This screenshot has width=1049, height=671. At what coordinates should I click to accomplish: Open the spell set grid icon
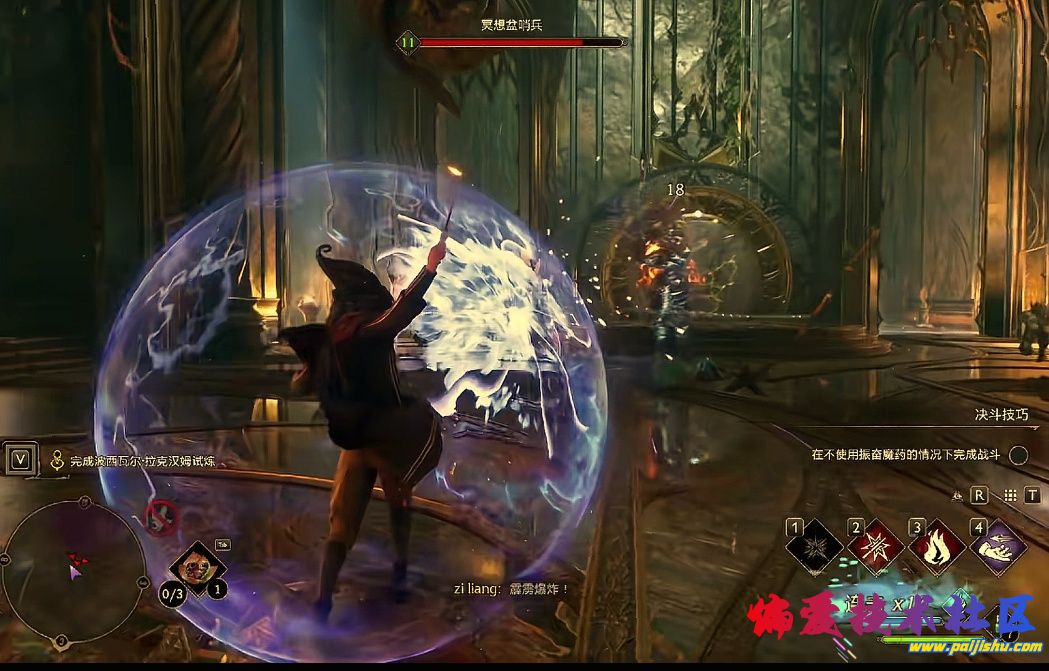[x=1010, y=495]
